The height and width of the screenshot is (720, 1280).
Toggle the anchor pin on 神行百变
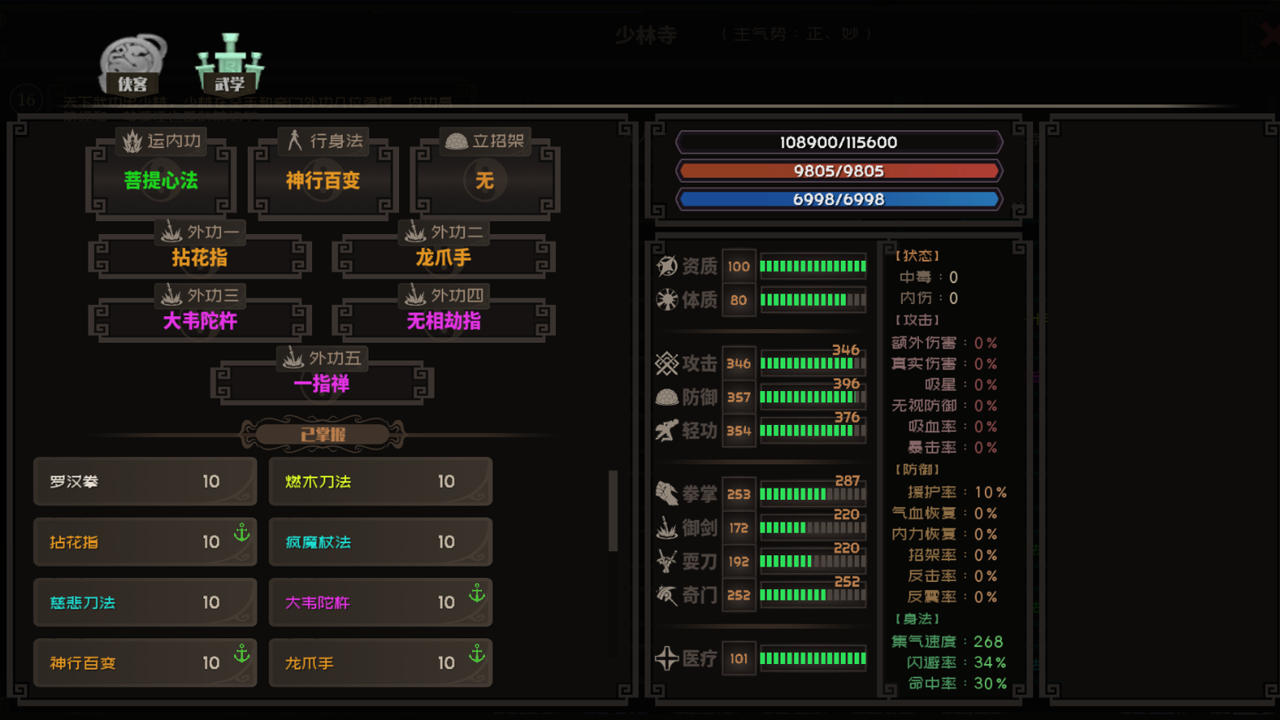click(242, 655)
